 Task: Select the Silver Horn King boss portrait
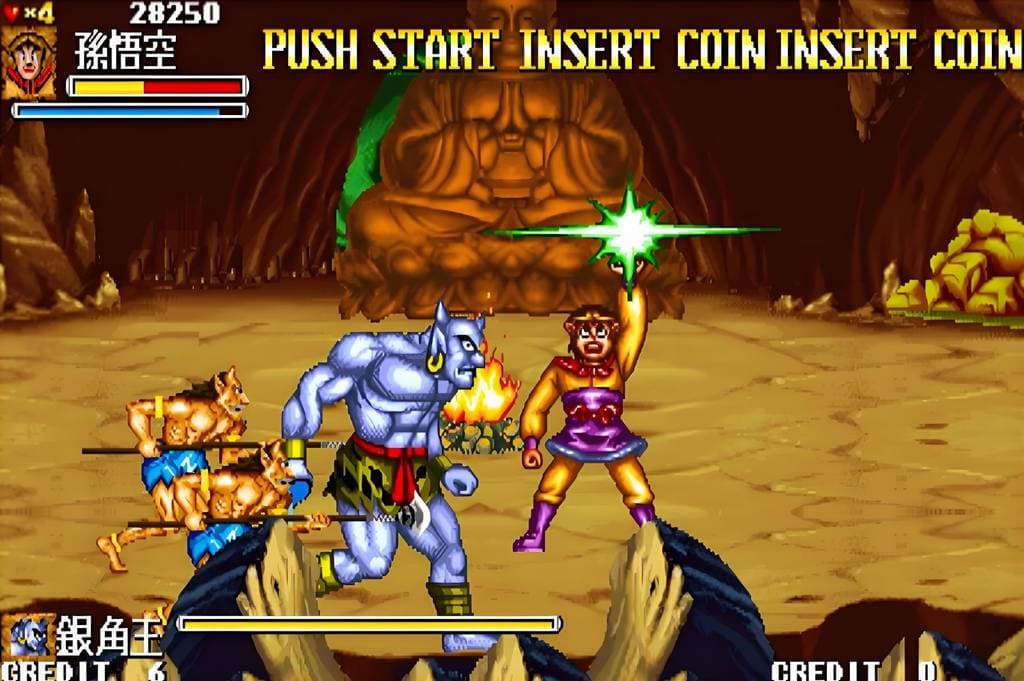[28, 635]
